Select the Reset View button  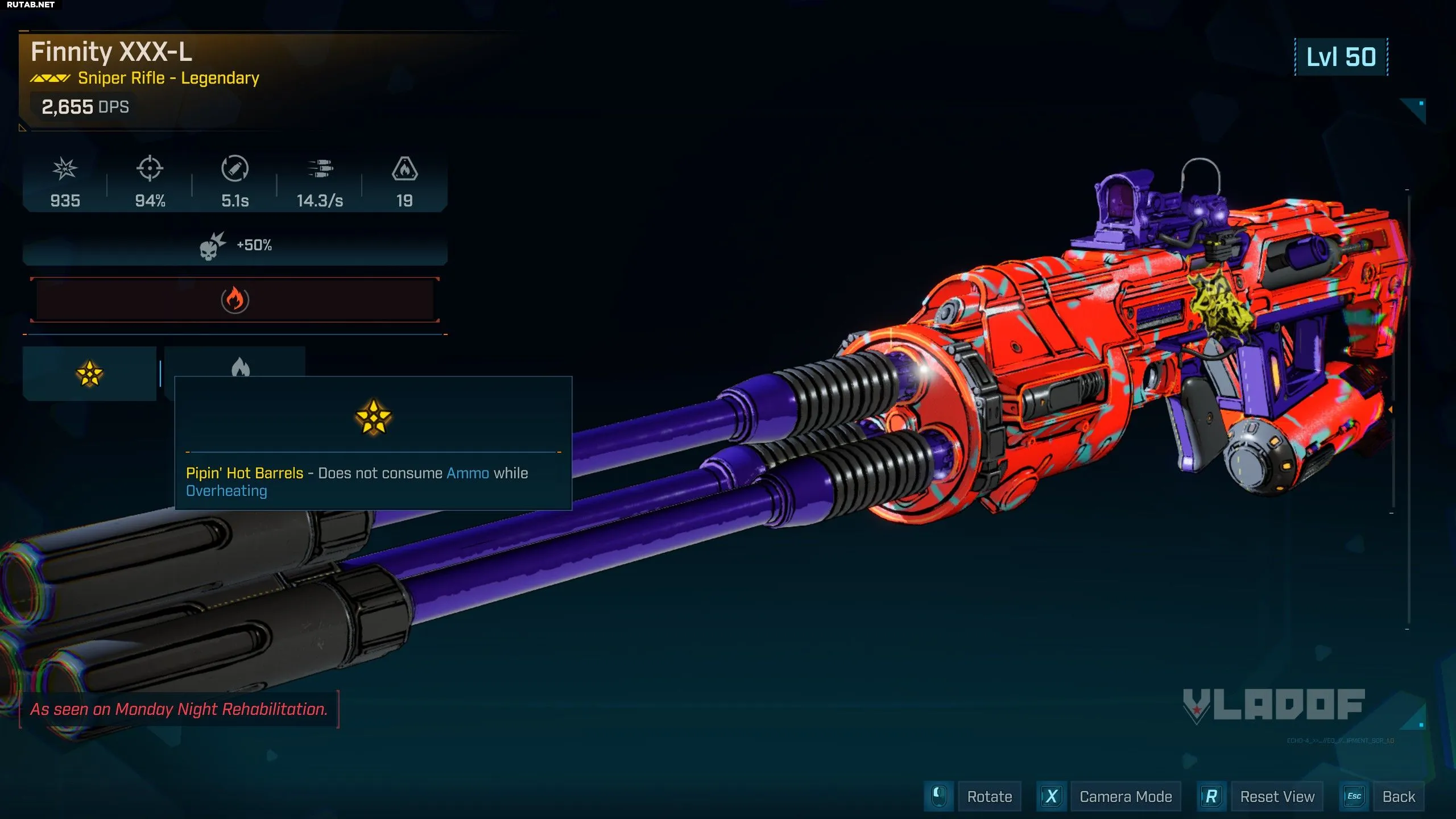coord(1277,796)
